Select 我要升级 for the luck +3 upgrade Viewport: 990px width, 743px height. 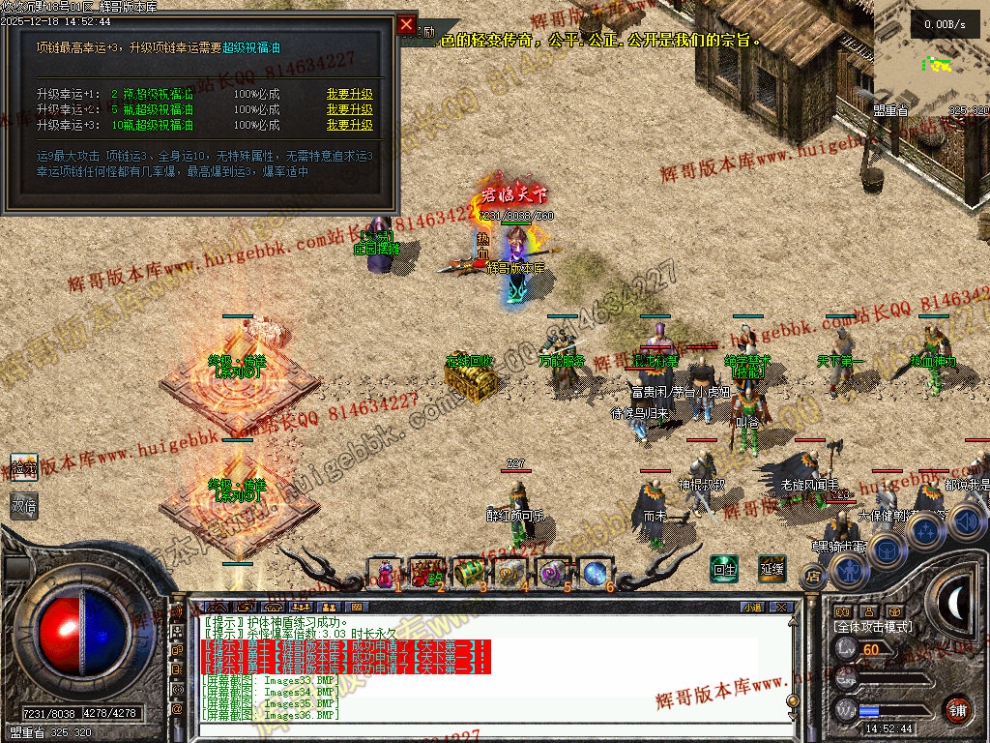pos(349,126)
